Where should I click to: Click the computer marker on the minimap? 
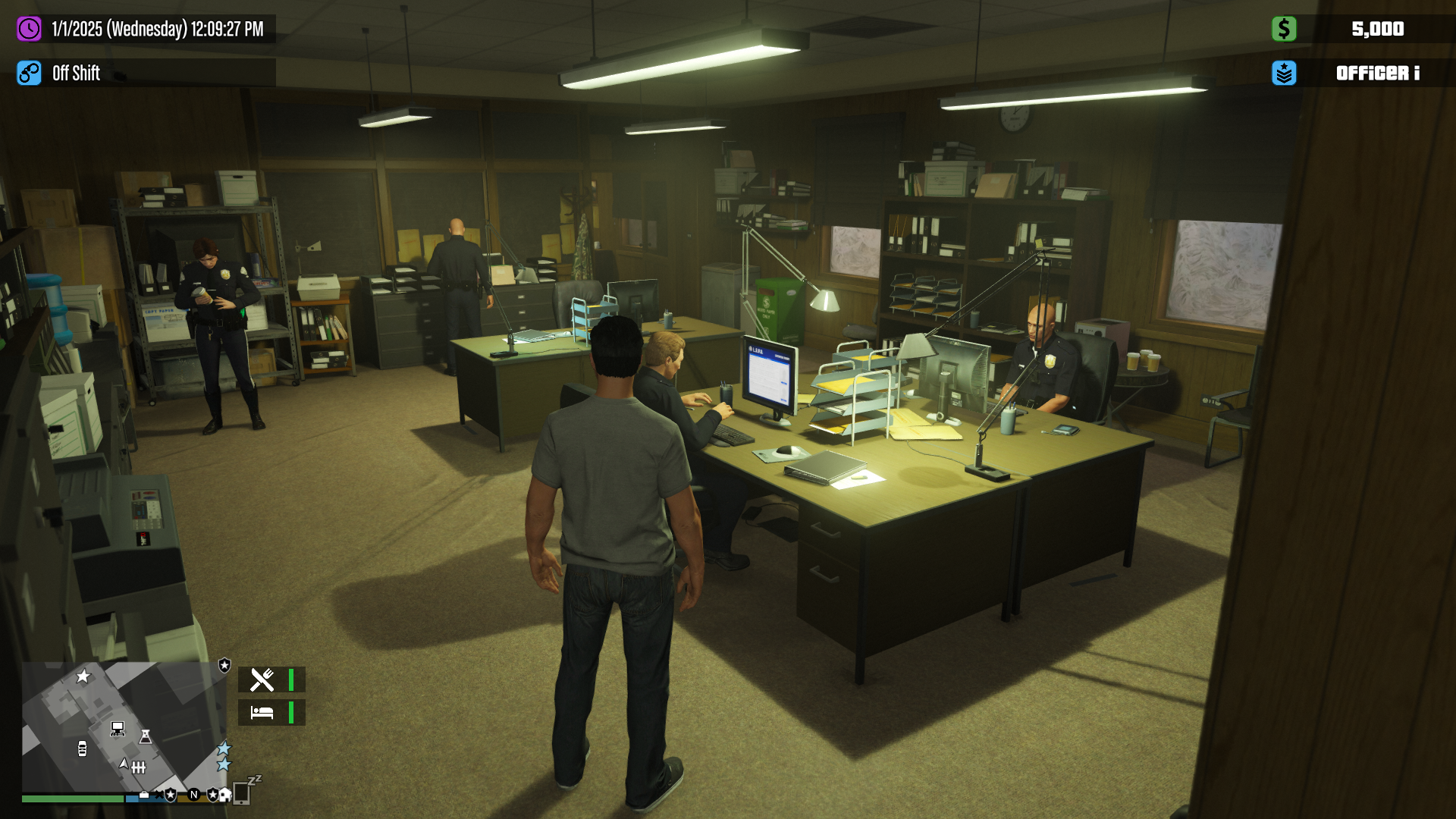118,729
